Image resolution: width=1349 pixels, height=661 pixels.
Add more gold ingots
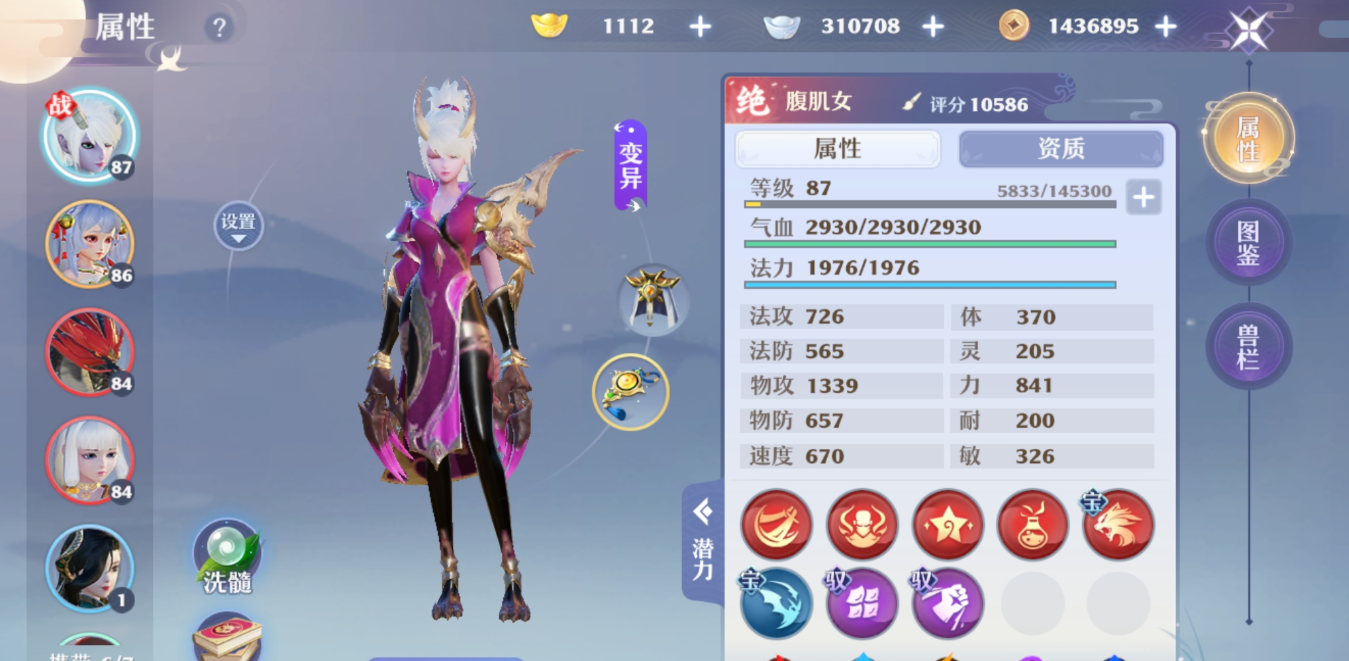[700, 27]
